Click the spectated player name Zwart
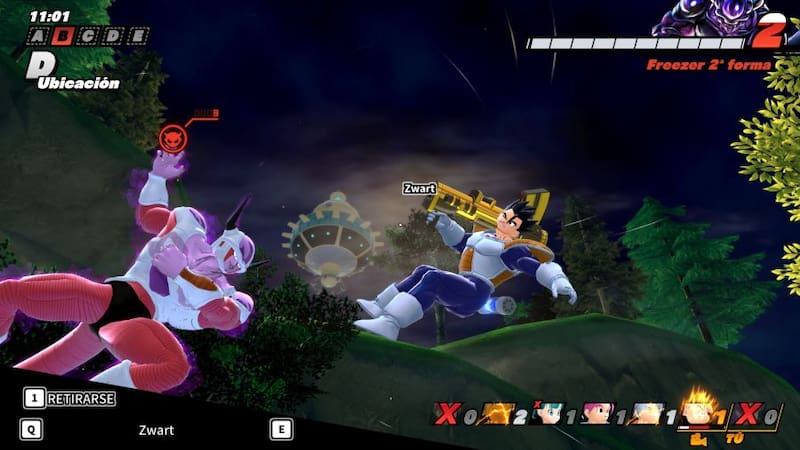This screenshot has width=800, height=450. tap(156, 430)
